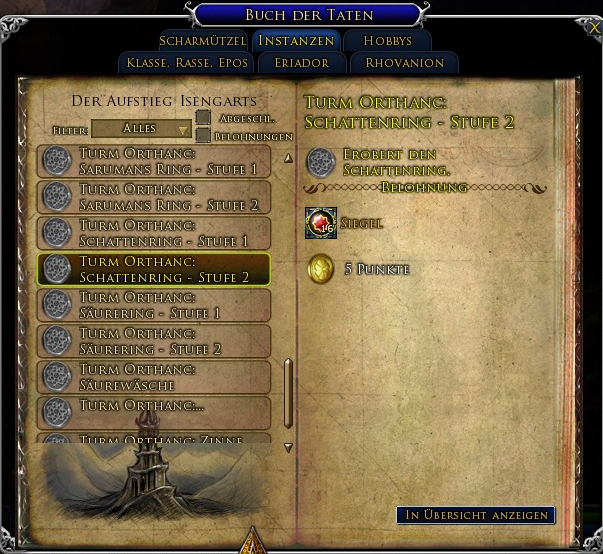The image size is (603, 554).
Task: Toggle the Belohnungen checkbox
Action: coord(203,135)
